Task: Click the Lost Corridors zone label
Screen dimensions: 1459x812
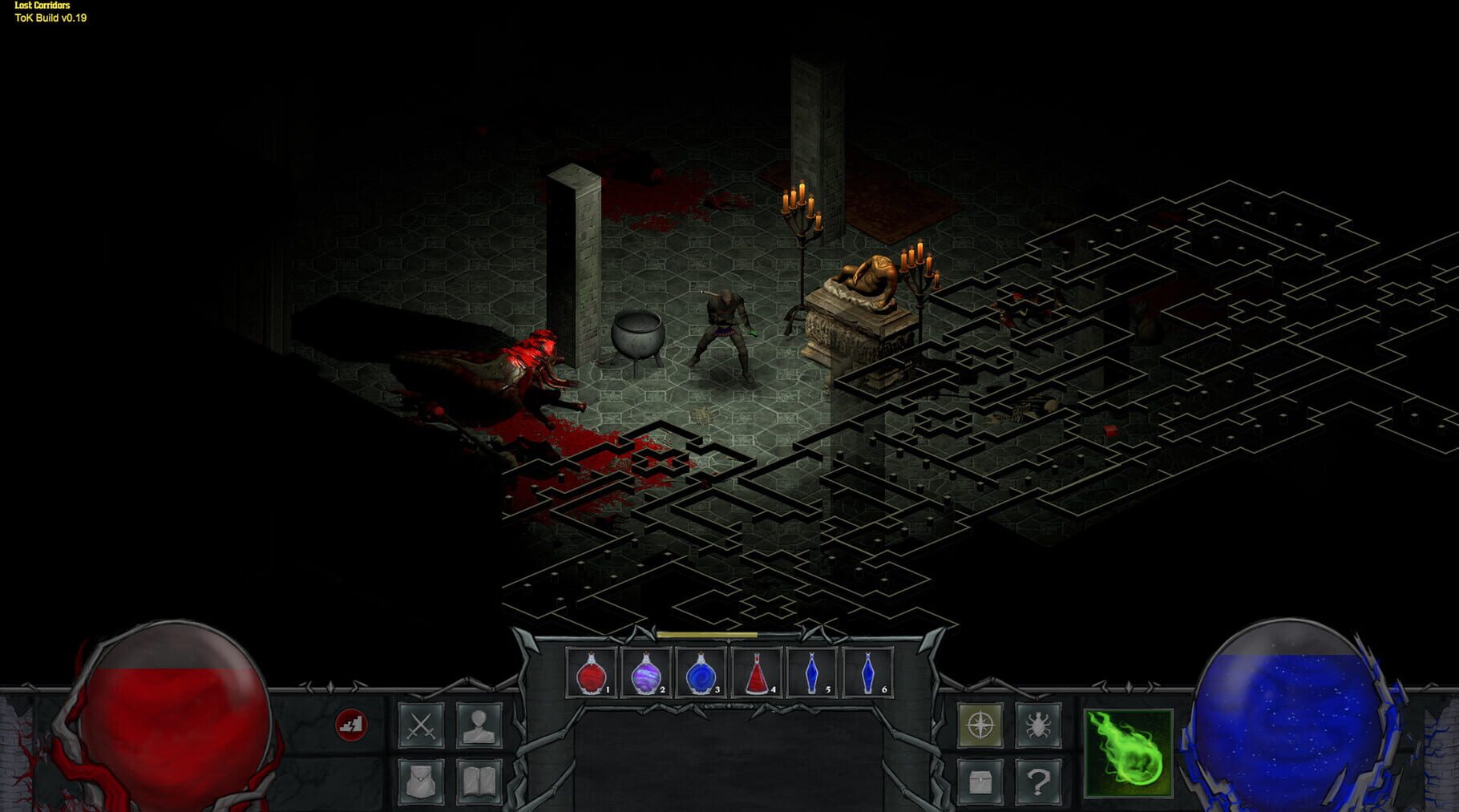Action: (x=42, y=6)
